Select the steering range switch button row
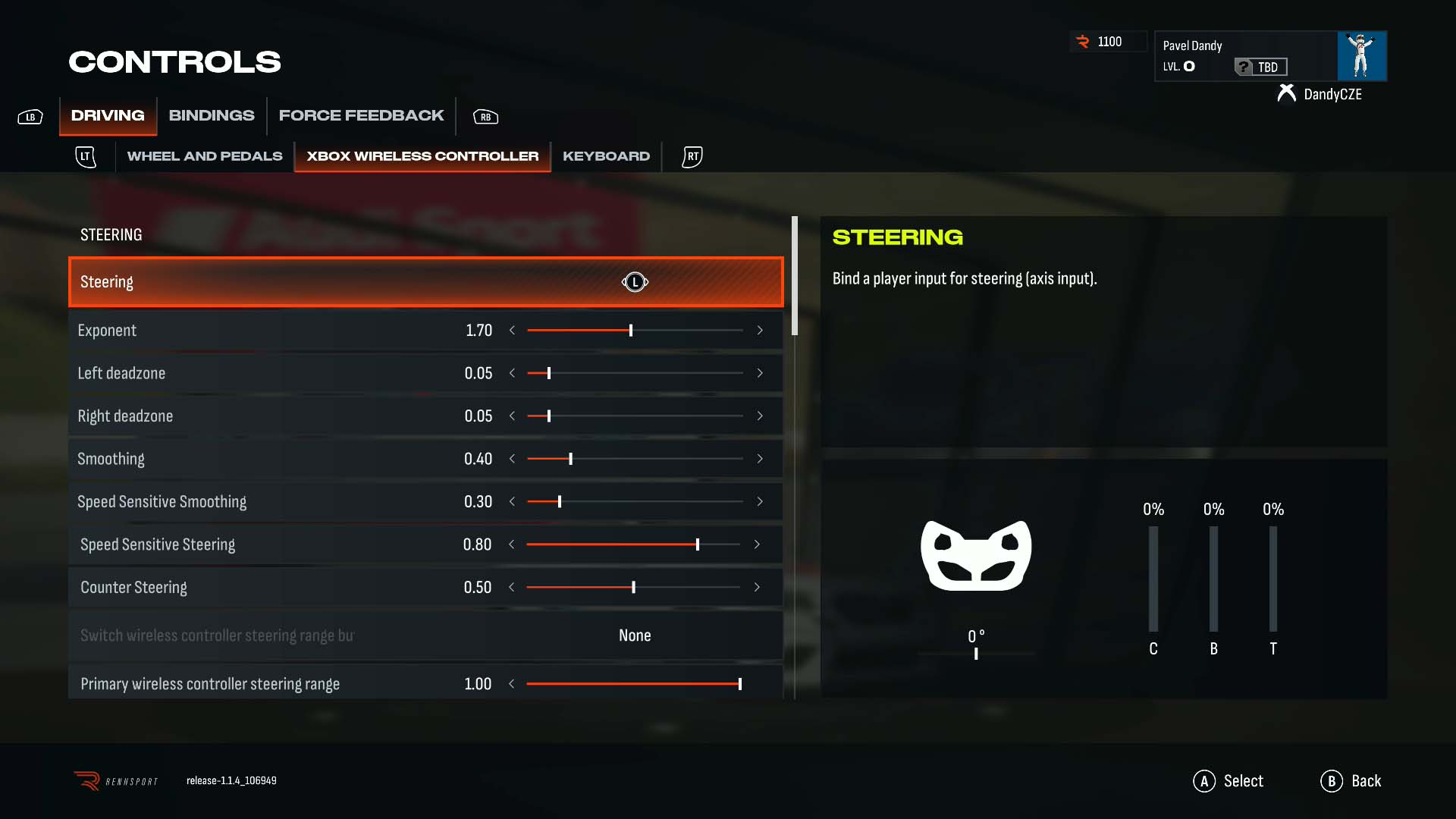Screen dimensions: 1456x819 [x=425, y=635]
